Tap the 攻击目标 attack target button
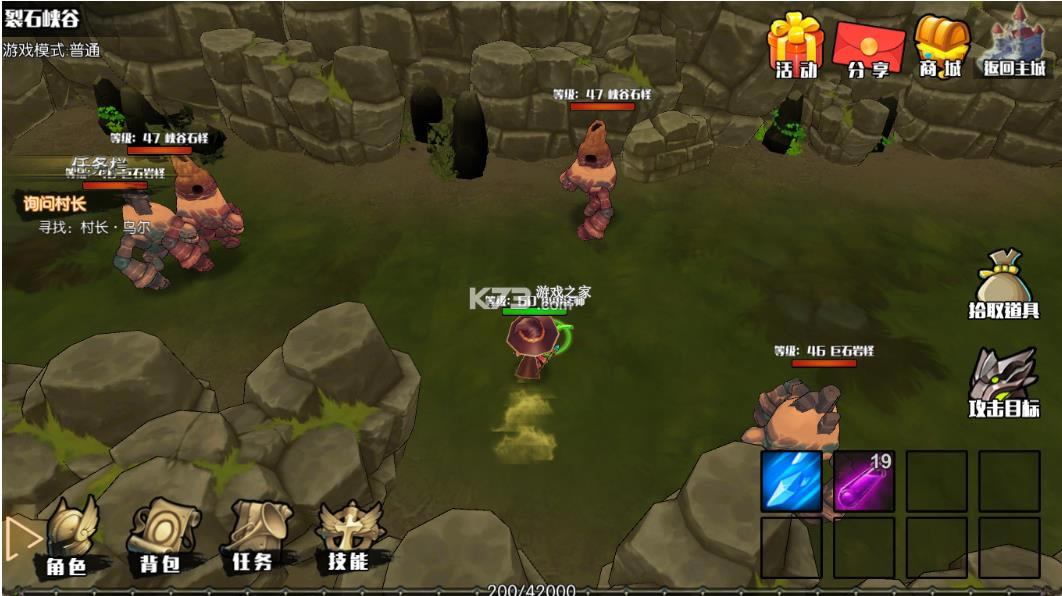This screenshot has height=596, width=1062. (1003, 383)
